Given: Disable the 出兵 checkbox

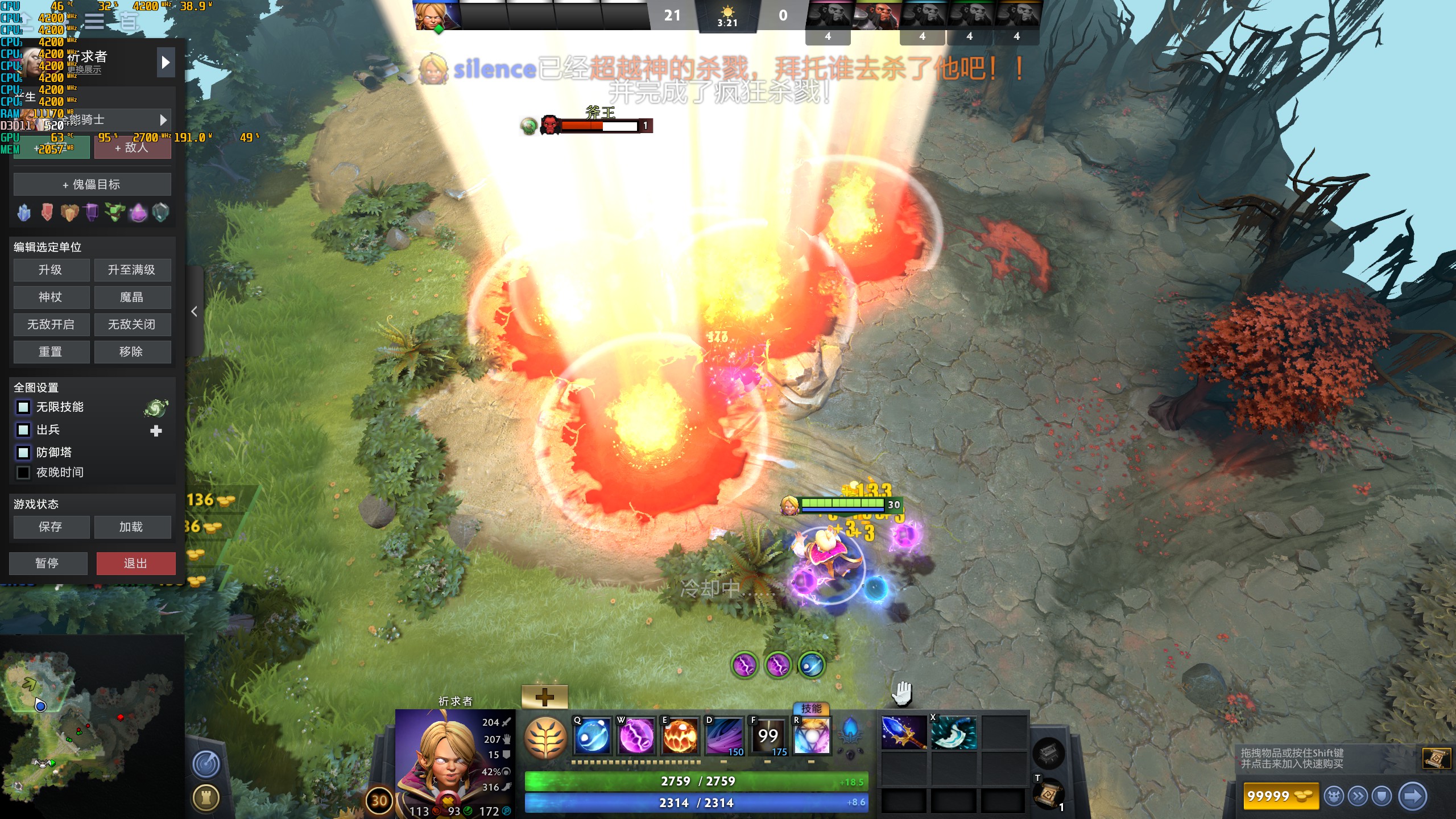Looking at the screenshot, I should pyautogui.click(x=23, y=430).
